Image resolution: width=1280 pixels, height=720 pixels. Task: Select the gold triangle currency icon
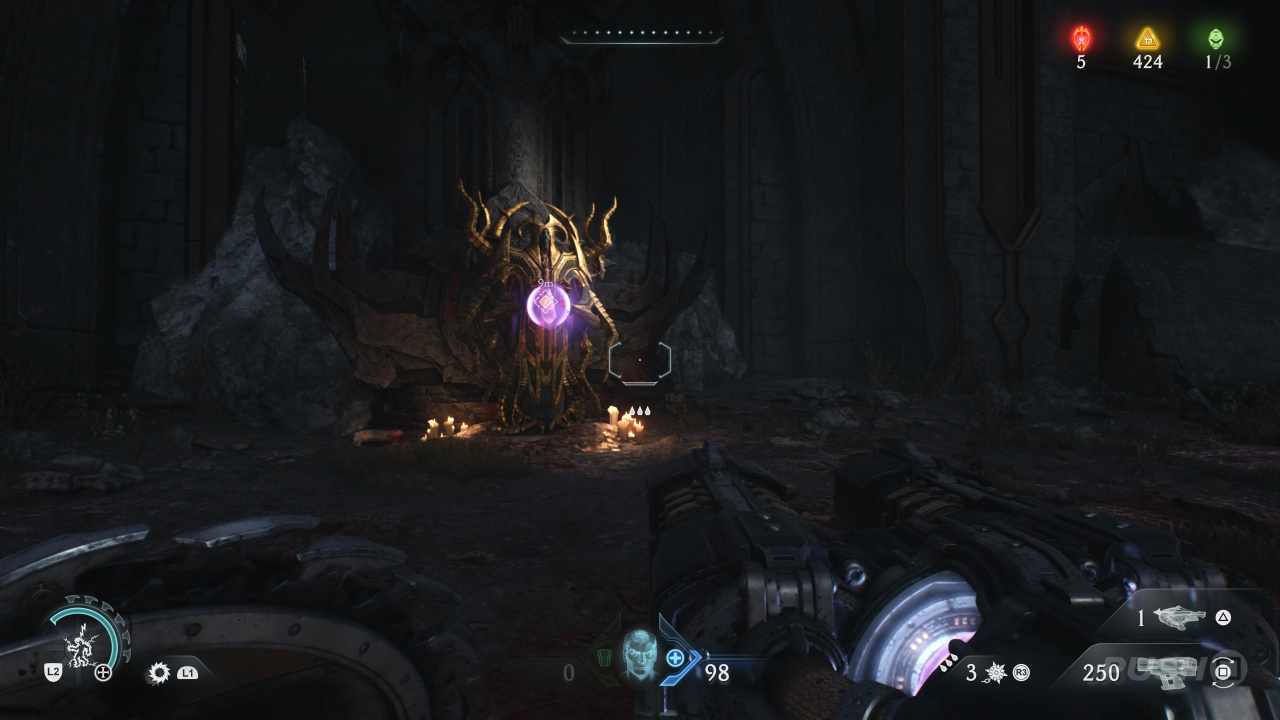point(1147,39)
